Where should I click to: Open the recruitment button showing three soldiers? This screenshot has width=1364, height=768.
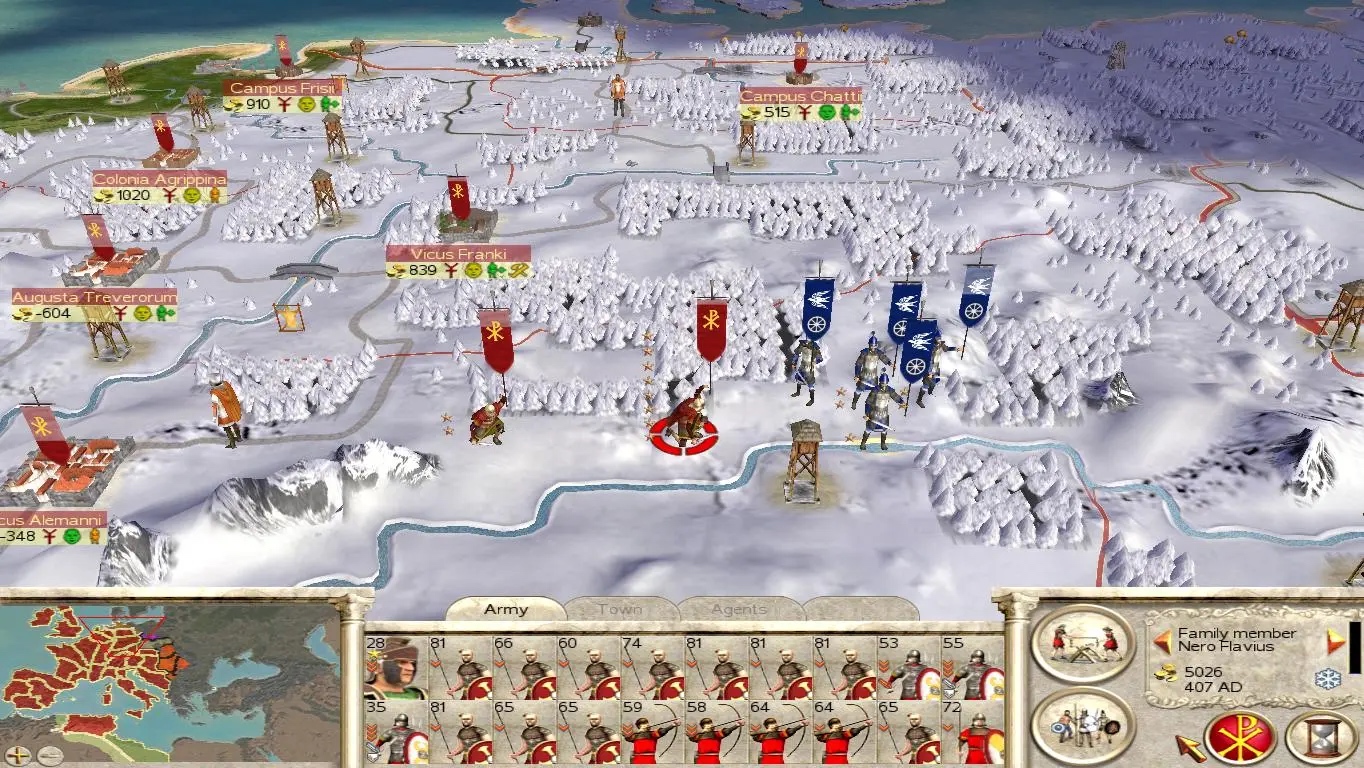[x=1083, y=724]
